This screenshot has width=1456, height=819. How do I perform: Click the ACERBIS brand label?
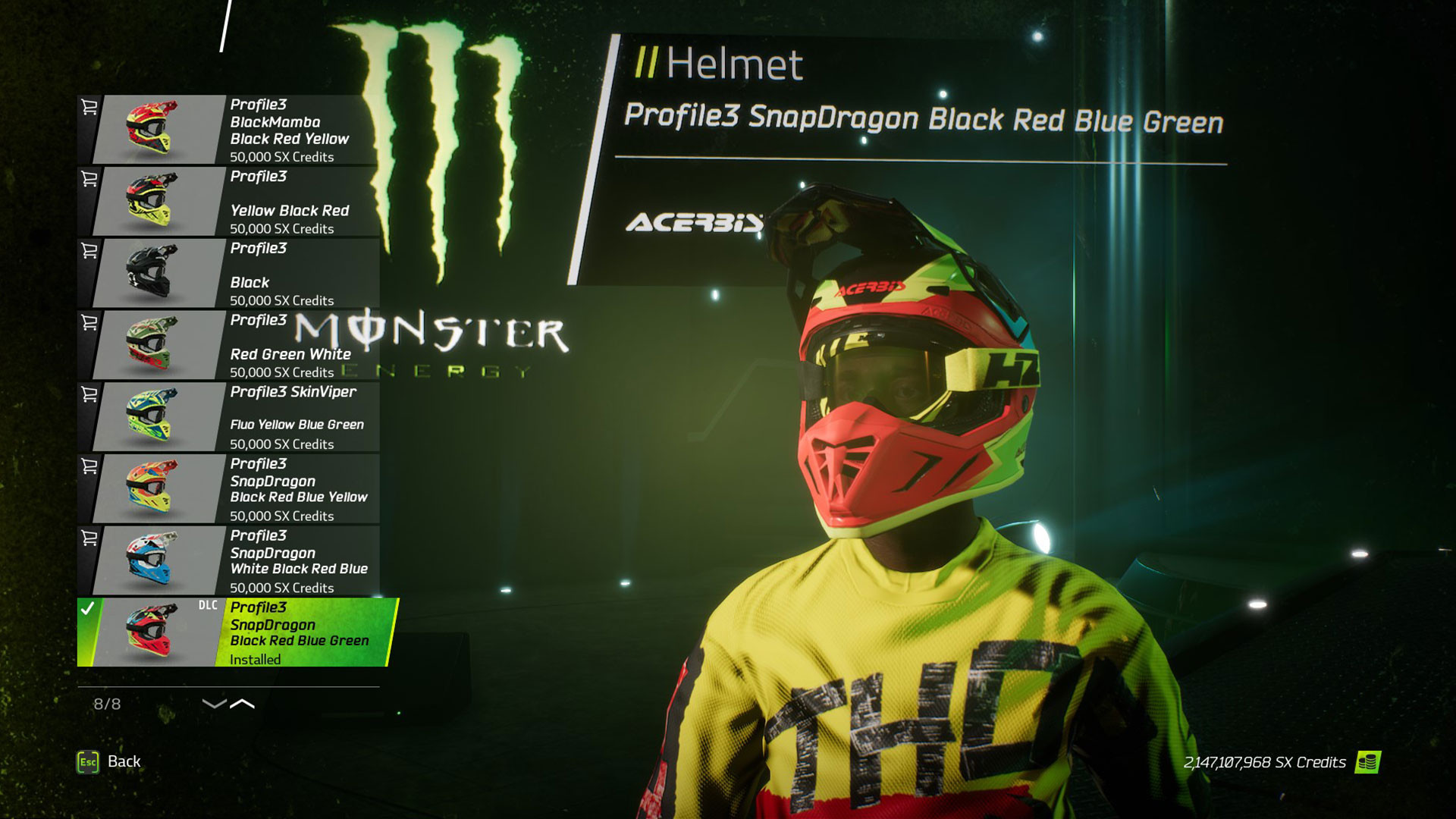tap(696, 224)
